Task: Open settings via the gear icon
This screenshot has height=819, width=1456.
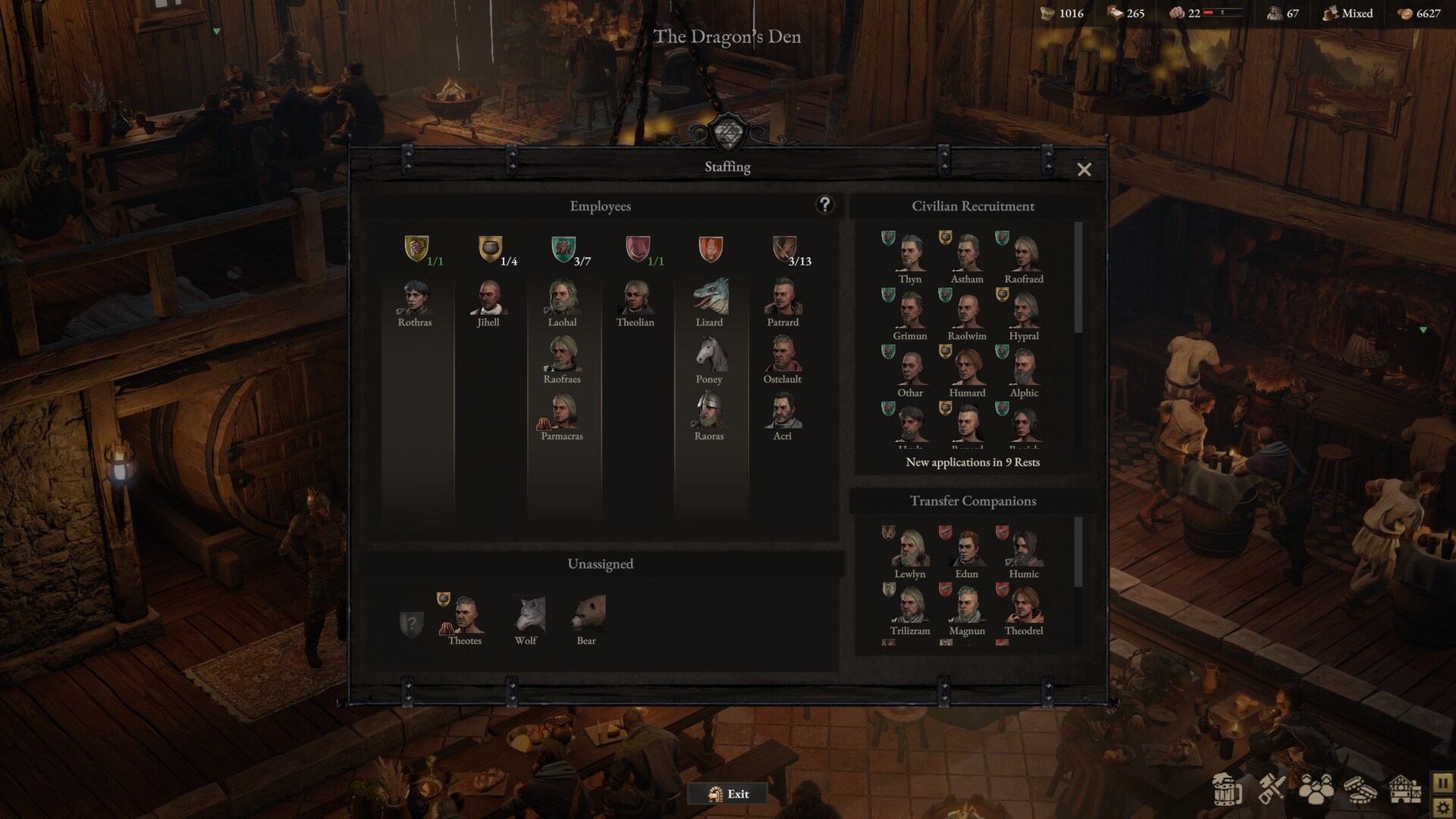Action: pyautogui.click(x=1442, y=808)
